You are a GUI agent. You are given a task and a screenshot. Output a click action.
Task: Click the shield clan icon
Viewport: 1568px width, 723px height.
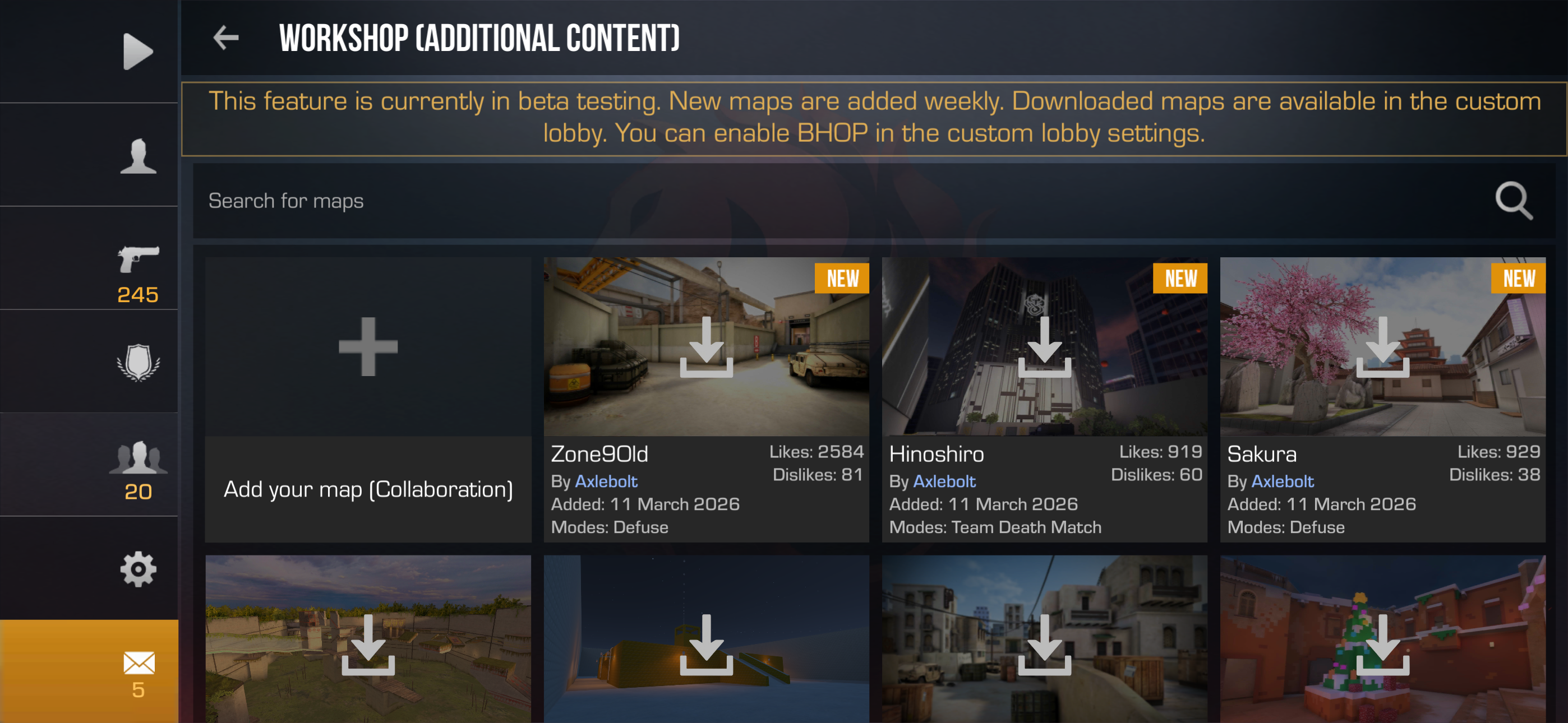click(x=139, y=363)
